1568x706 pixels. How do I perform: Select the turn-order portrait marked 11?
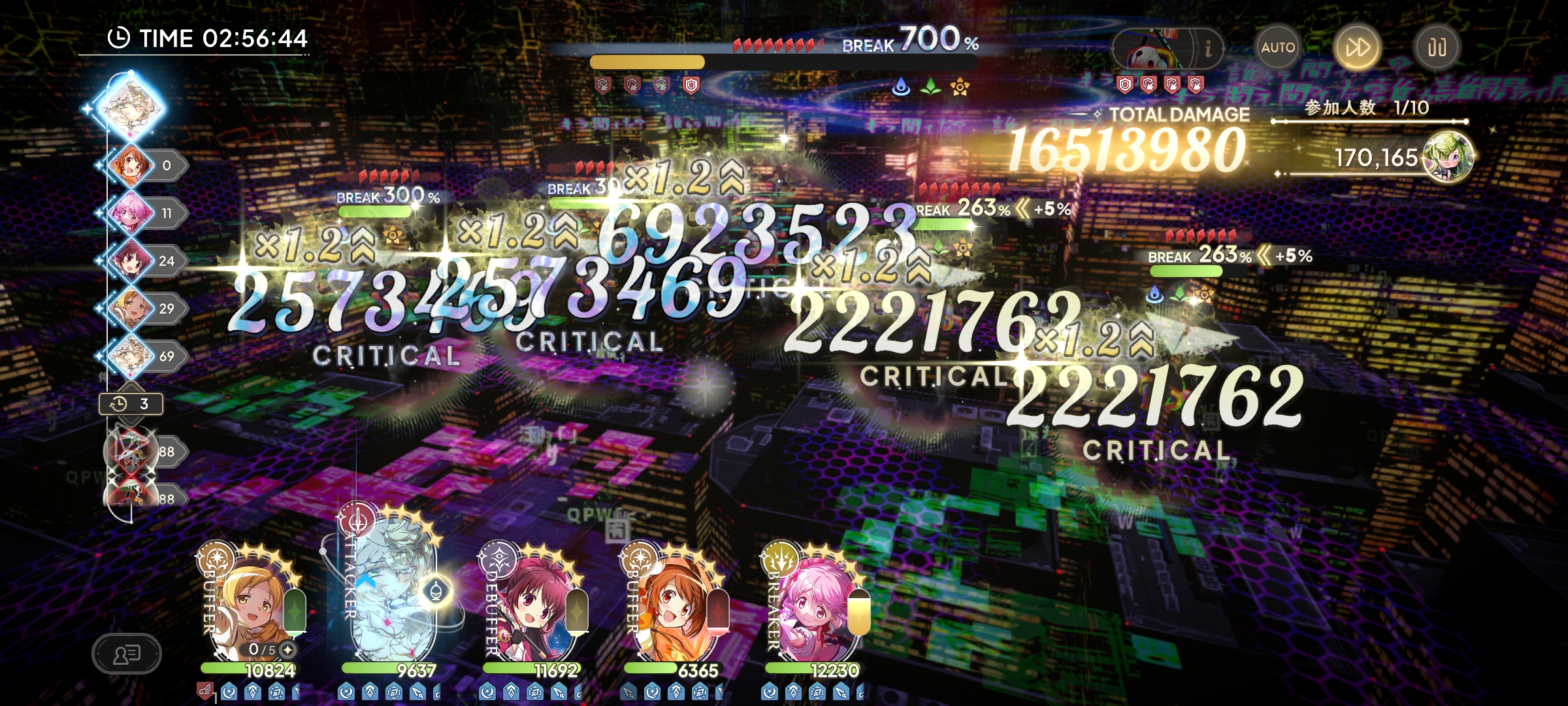click(x=131, y=213)
